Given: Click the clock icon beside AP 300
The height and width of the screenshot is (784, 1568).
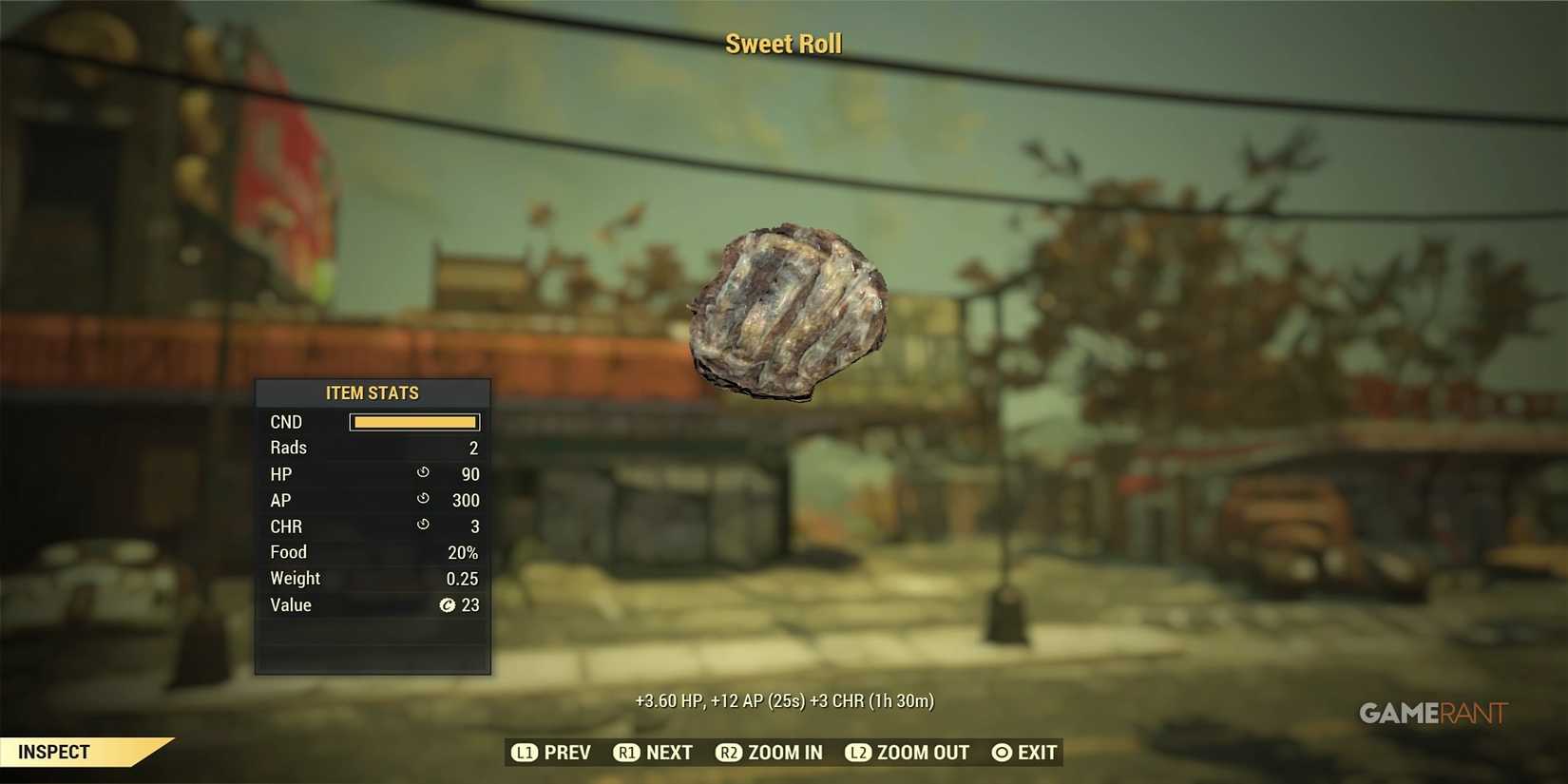Looking at the screenshot, I should coord(422,500).
